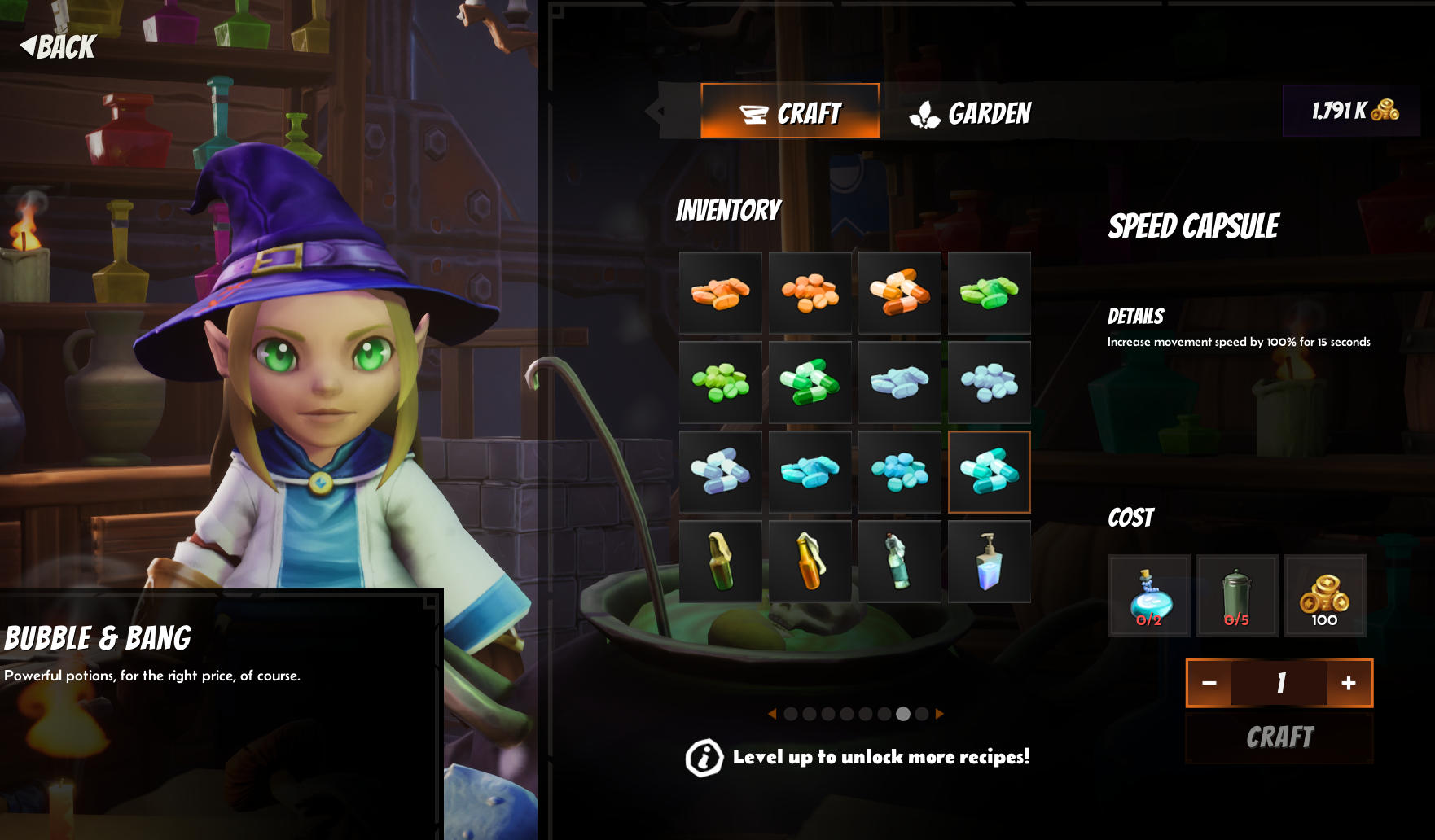This screenshot has height=840, width=1435.
Task: Click the Craft button below the quantity
Action: click(1279, 737)
